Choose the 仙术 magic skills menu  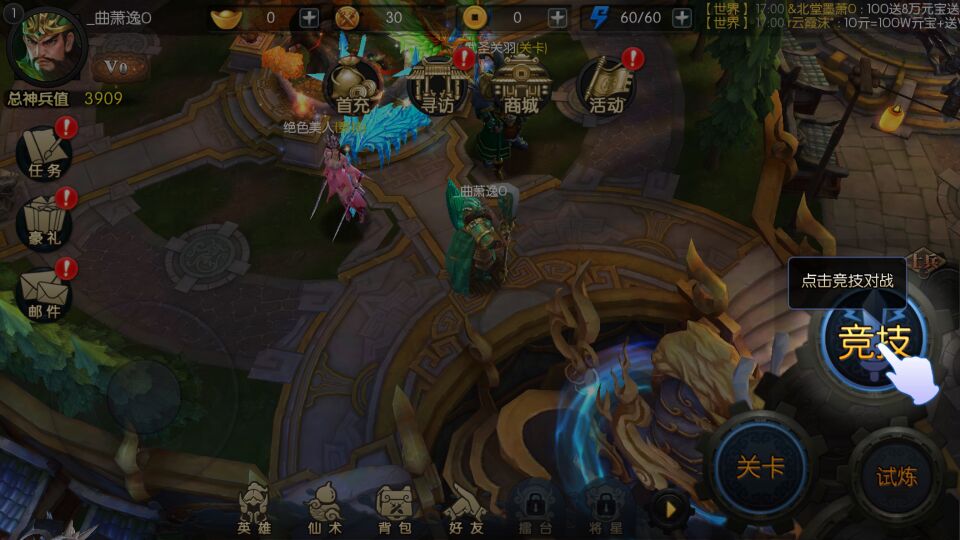pos(325,508)
